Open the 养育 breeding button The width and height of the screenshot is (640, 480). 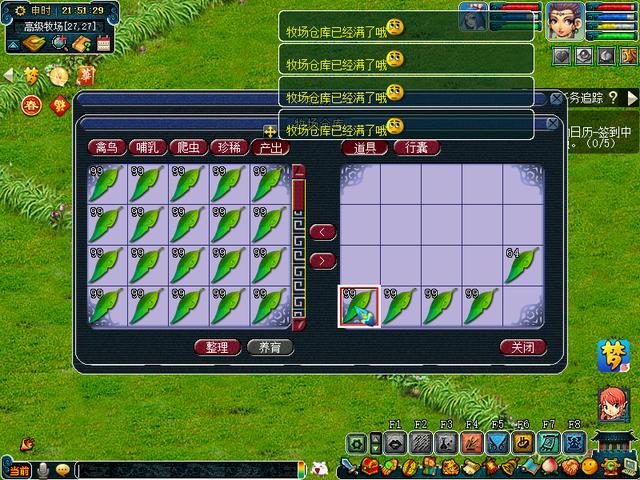pos(269,348)
